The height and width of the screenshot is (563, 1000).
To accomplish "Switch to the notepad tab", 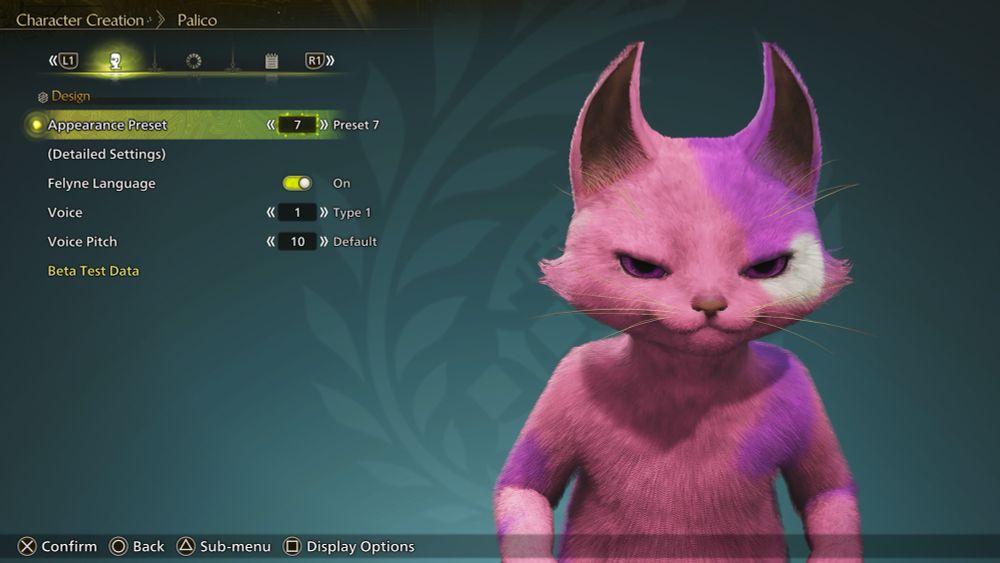I will [x=271, y=61].
